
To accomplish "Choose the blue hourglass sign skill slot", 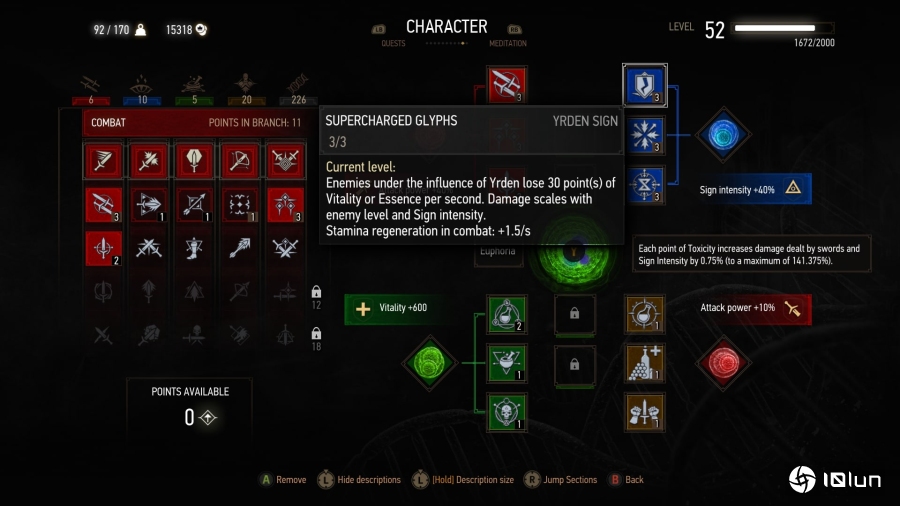I will click(x=644, y=186).
